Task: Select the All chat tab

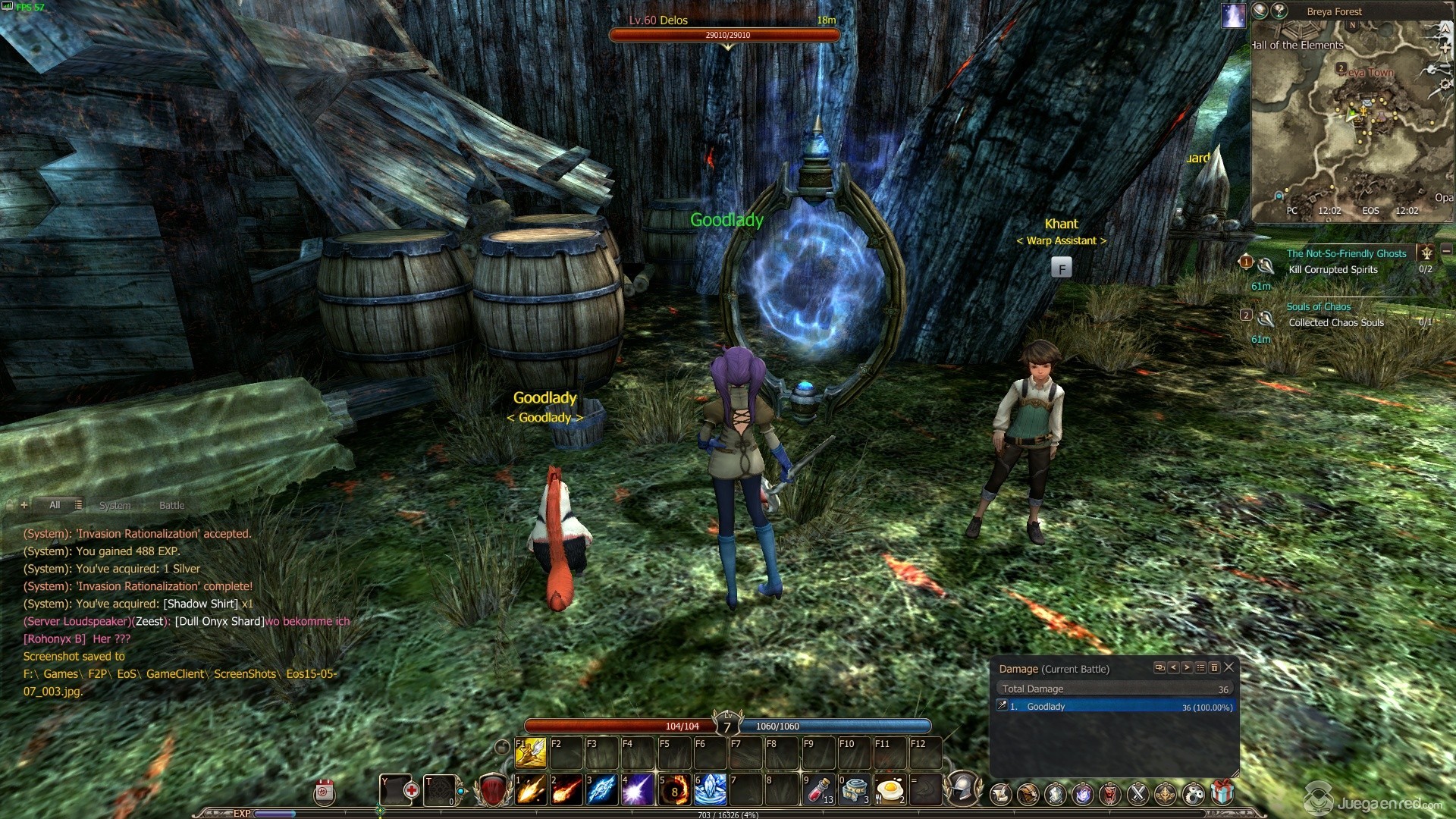Action: (x=55, y=505)
